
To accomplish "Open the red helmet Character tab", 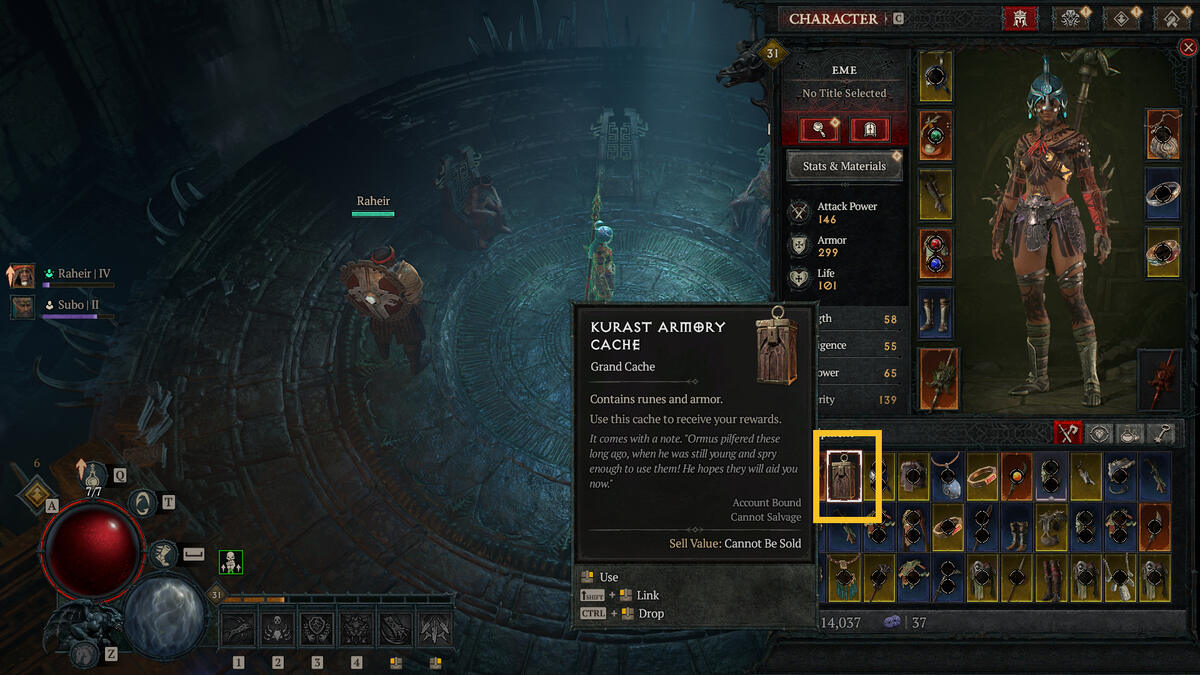I will point(1019,18).
